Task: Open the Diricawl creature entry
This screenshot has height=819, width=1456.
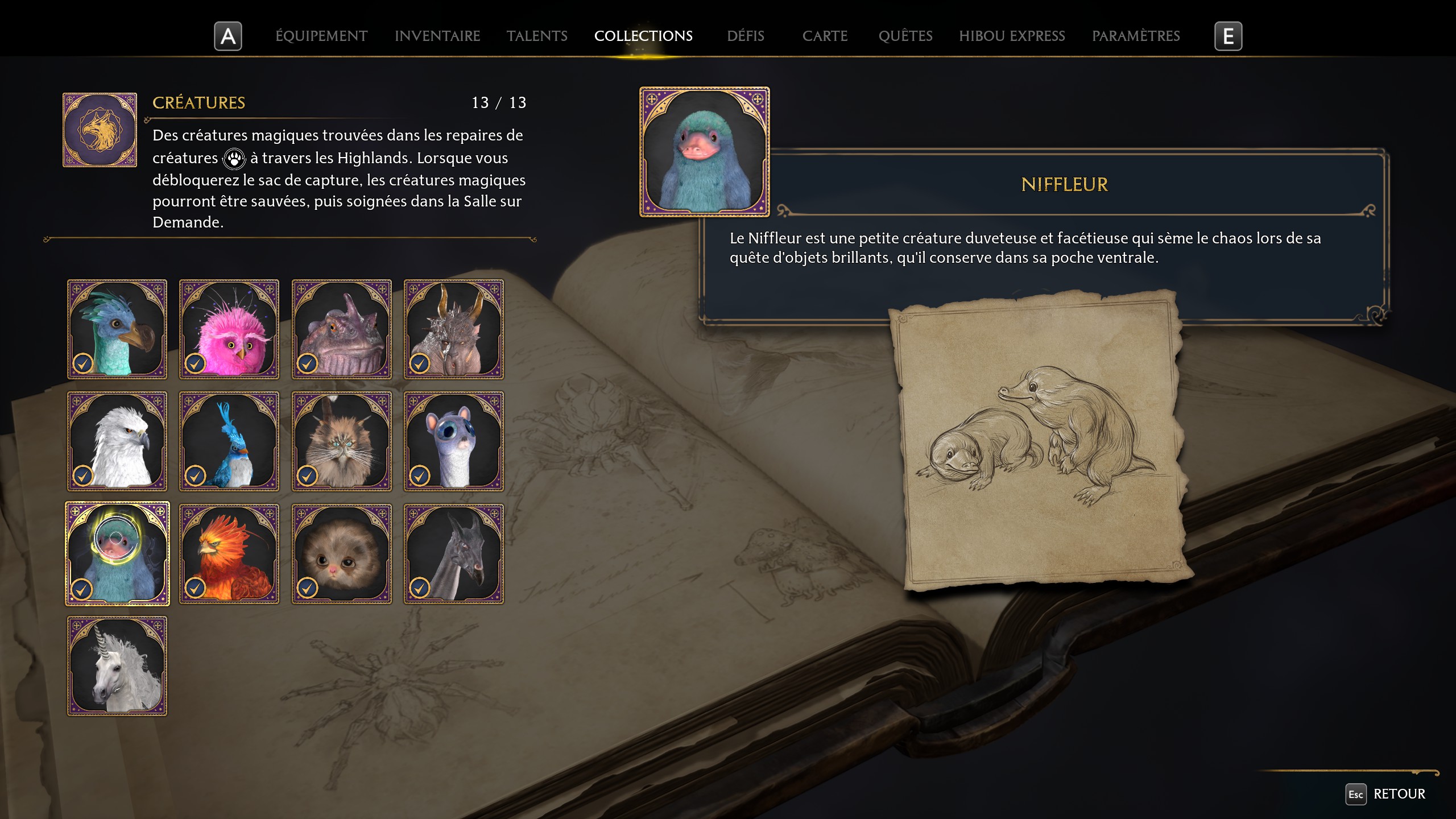Action: (x=117, y=329)
